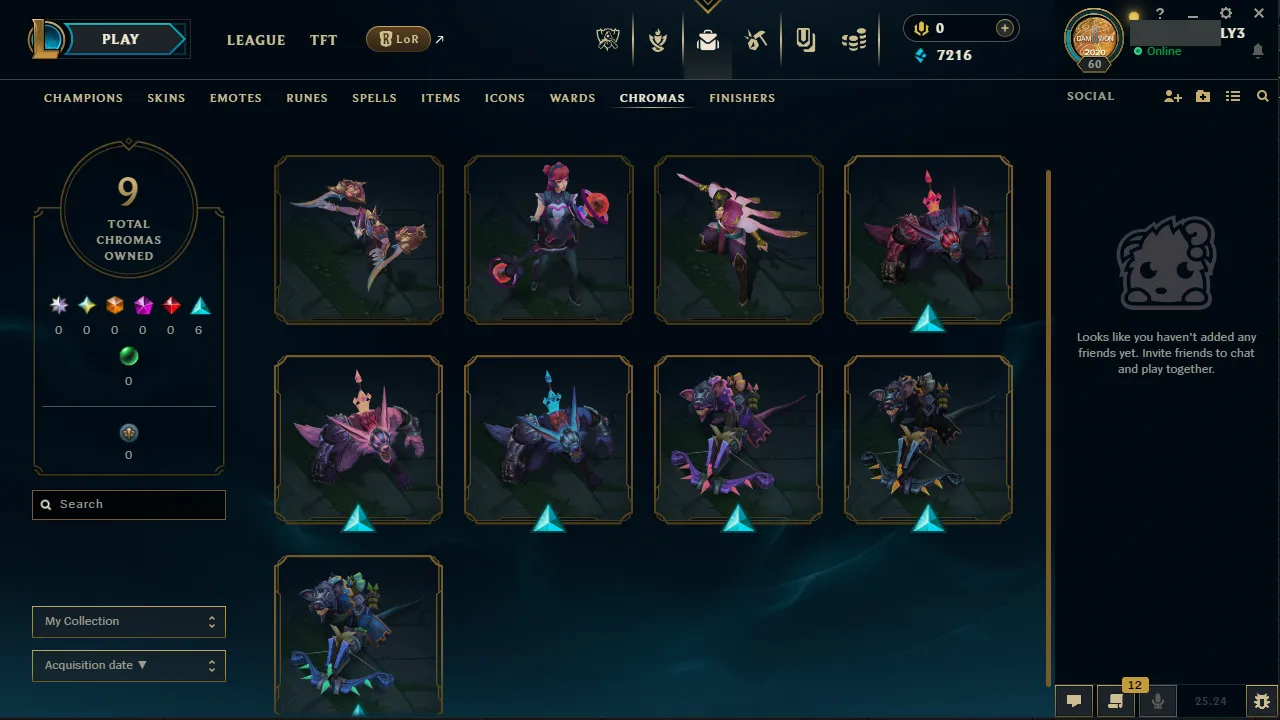Viewport: 1280px width, 720px height.
Task: Launch Legends of Runeterra via LoR button
Action: (x=398, y=39)
